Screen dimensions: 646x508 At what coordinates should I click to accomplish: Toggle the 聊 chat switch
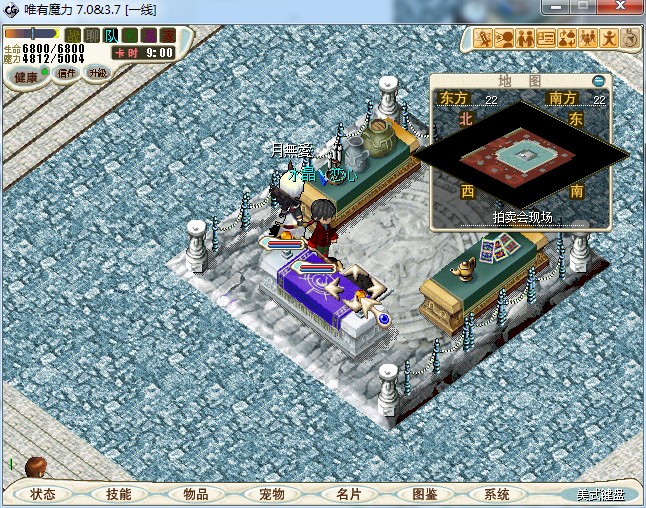click(x=92, y=36)
